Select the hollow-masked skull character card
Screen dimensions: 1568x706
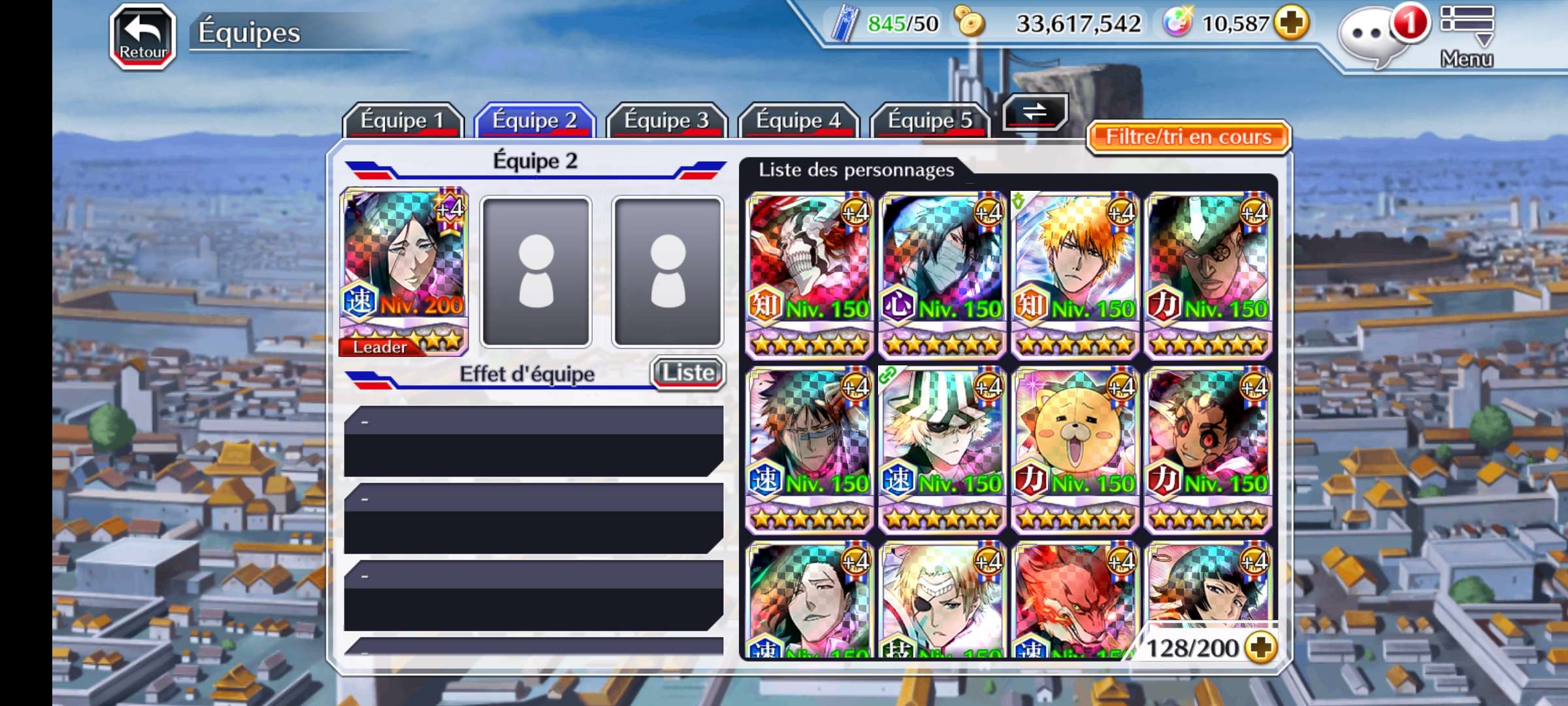coord(809,275)
